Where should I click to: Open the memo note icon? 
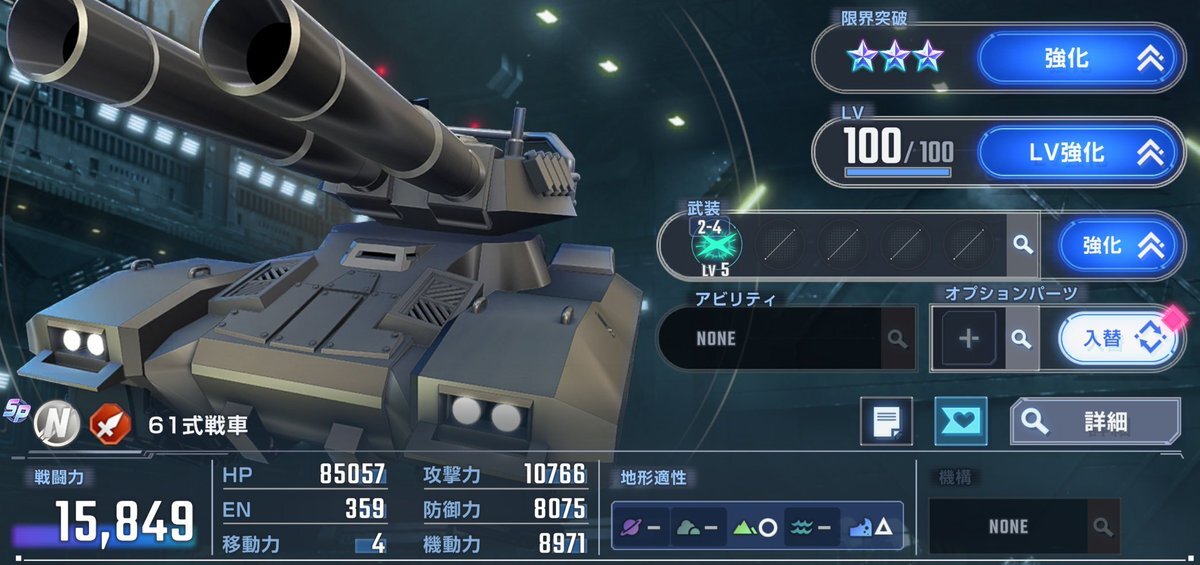click(x=886, y=422)
